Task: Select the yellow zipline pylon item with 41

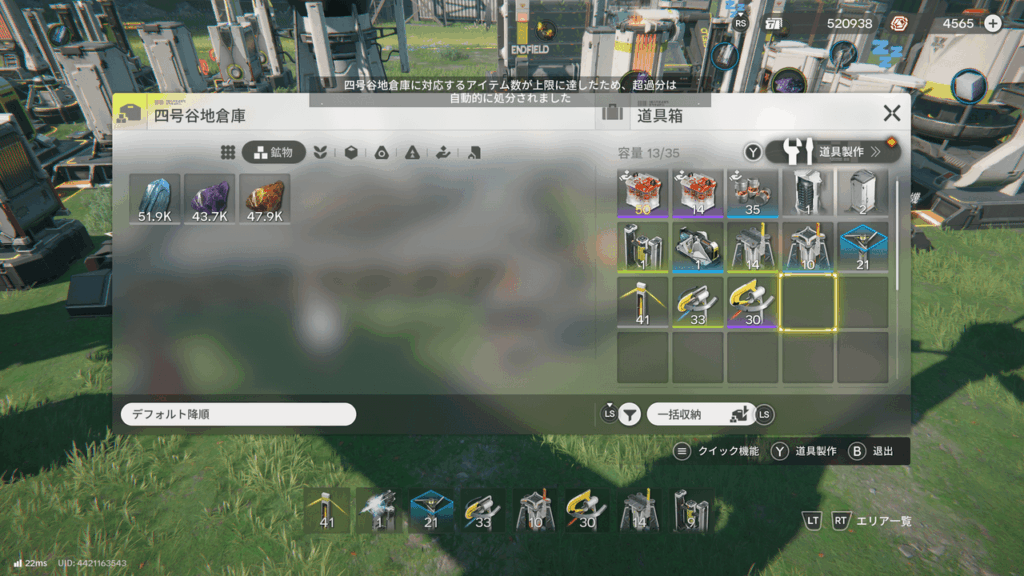Action: pyautogui.click(x=642, y=301)
